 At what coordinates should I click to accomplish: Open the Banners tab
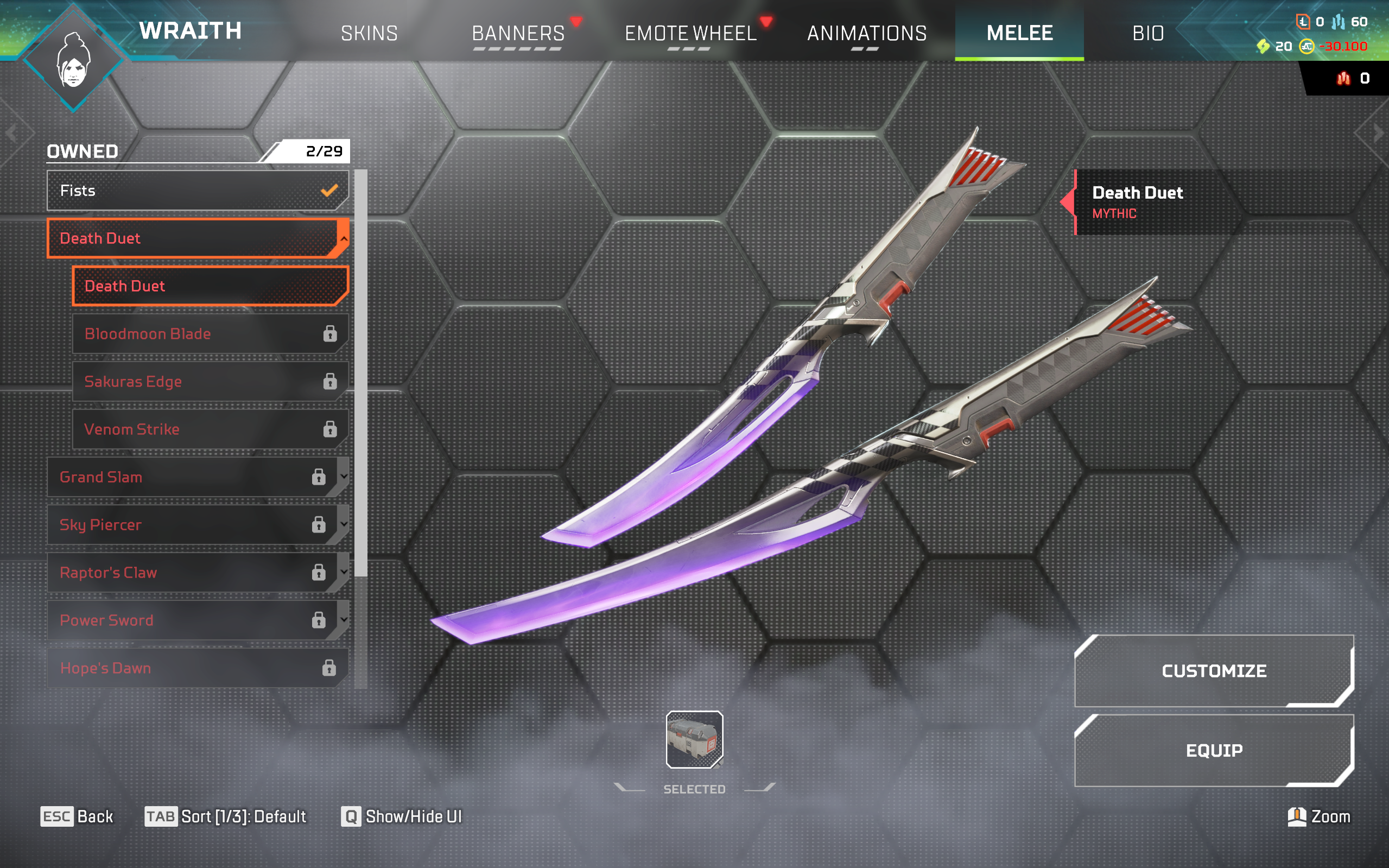tap(518, 33)
